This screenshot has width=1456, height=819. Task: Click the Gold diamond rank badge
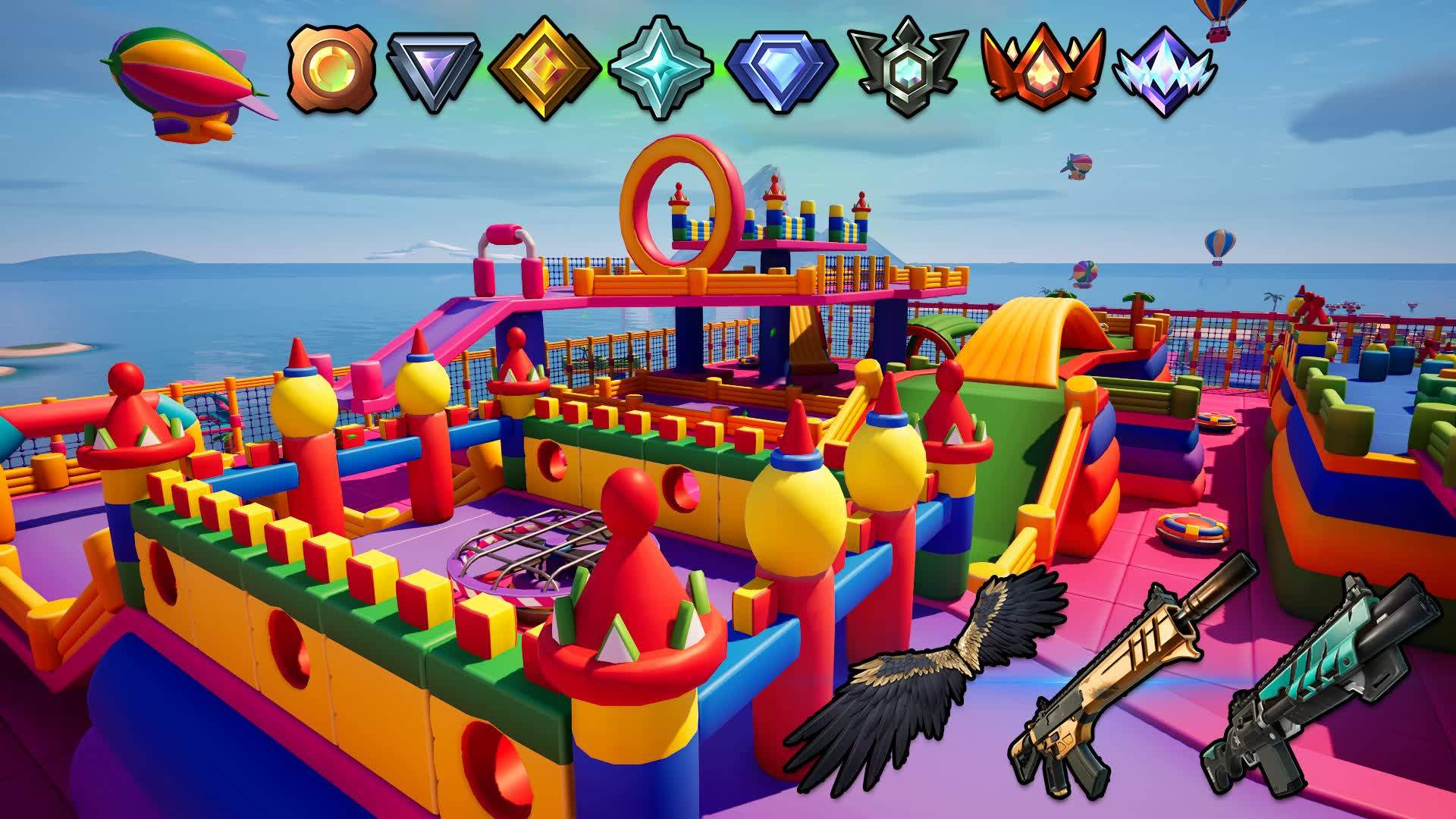(x=544, y=70)
